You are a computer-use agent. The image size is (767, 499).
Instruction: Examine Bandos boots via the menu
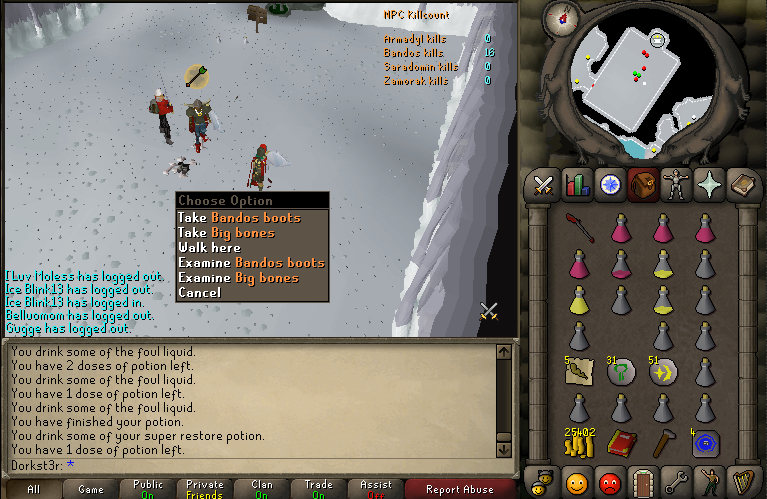251,262
